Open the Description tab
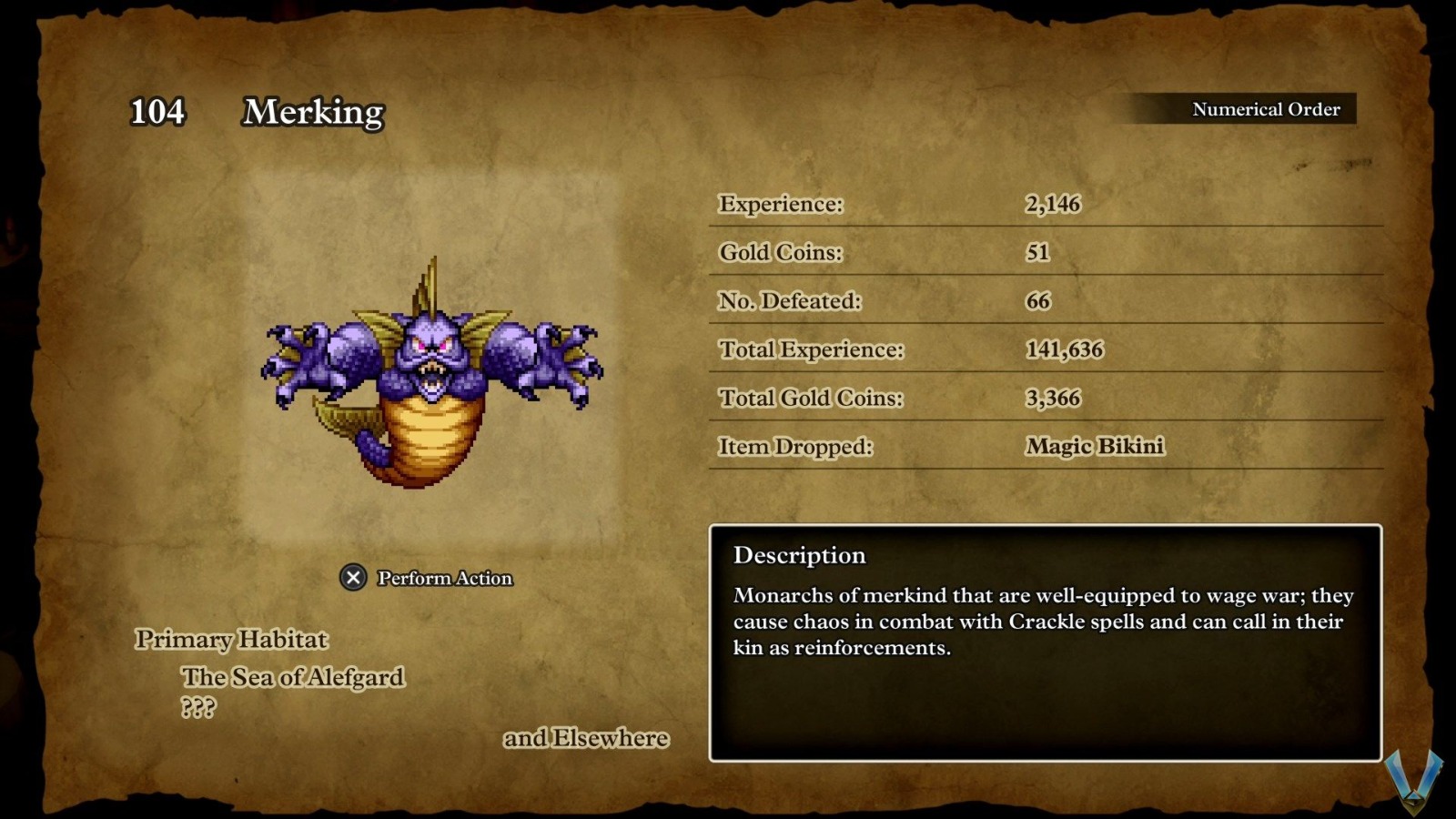Viewport: 1456px width, 819px height. (x=799, y=555)
